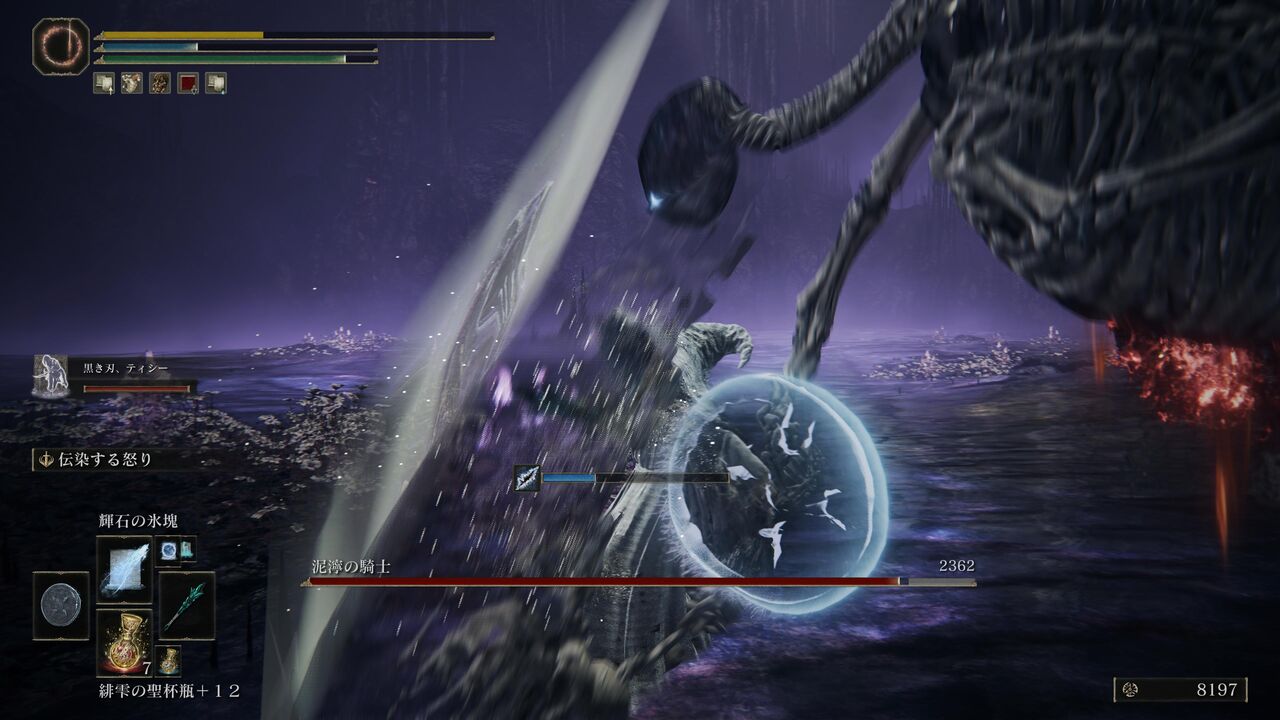Click the rune currency icon
1280x720 pixels.
pyautogui.click(x=1130, y=690)
